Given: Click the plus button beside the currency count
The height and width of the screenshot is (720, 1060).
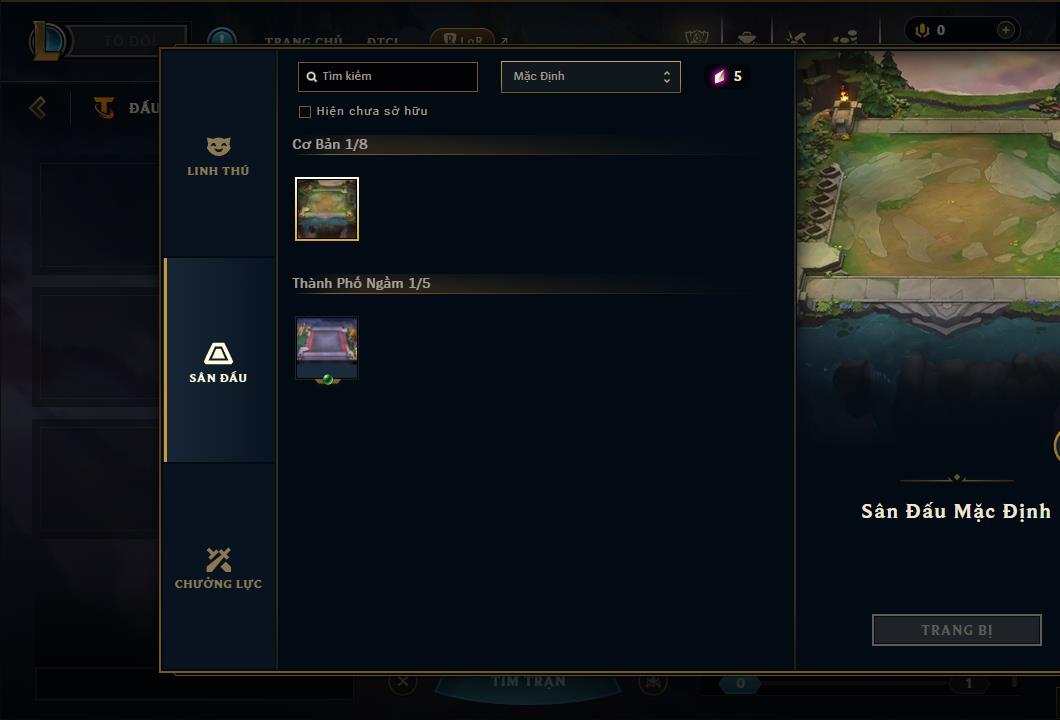Looking at the screenshot, I should click(x=1005, y=31).
